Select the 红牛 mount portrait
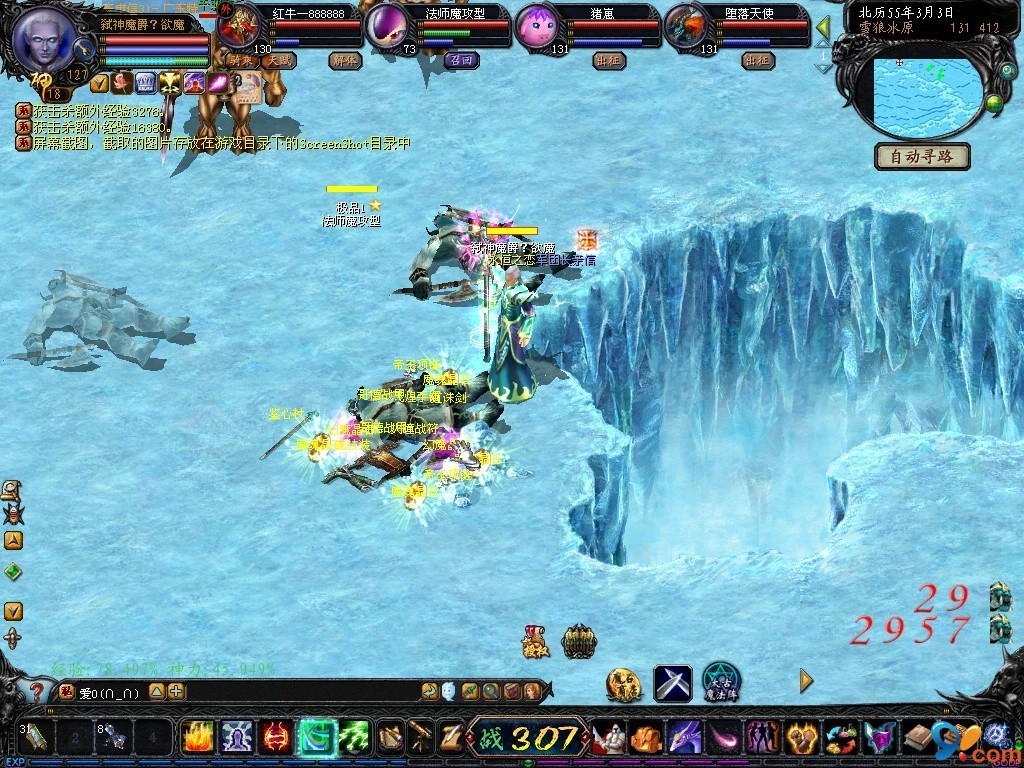The width and height of the screenshot is (1024, 768). point(238,27)
